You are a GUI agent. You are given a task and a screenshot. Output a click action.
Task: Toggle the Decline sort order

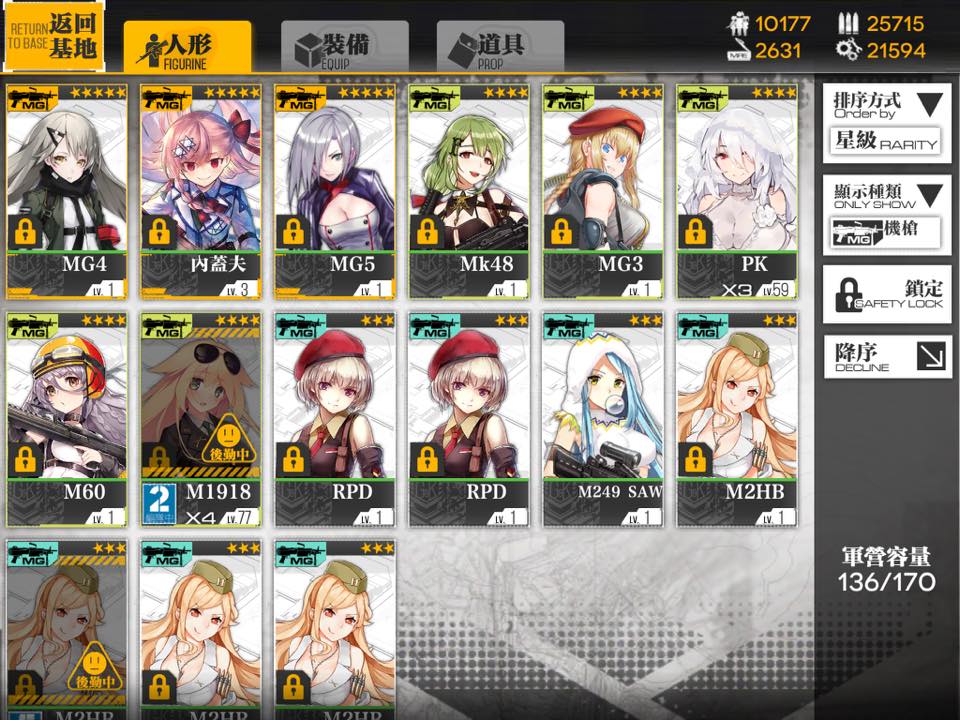887,357
